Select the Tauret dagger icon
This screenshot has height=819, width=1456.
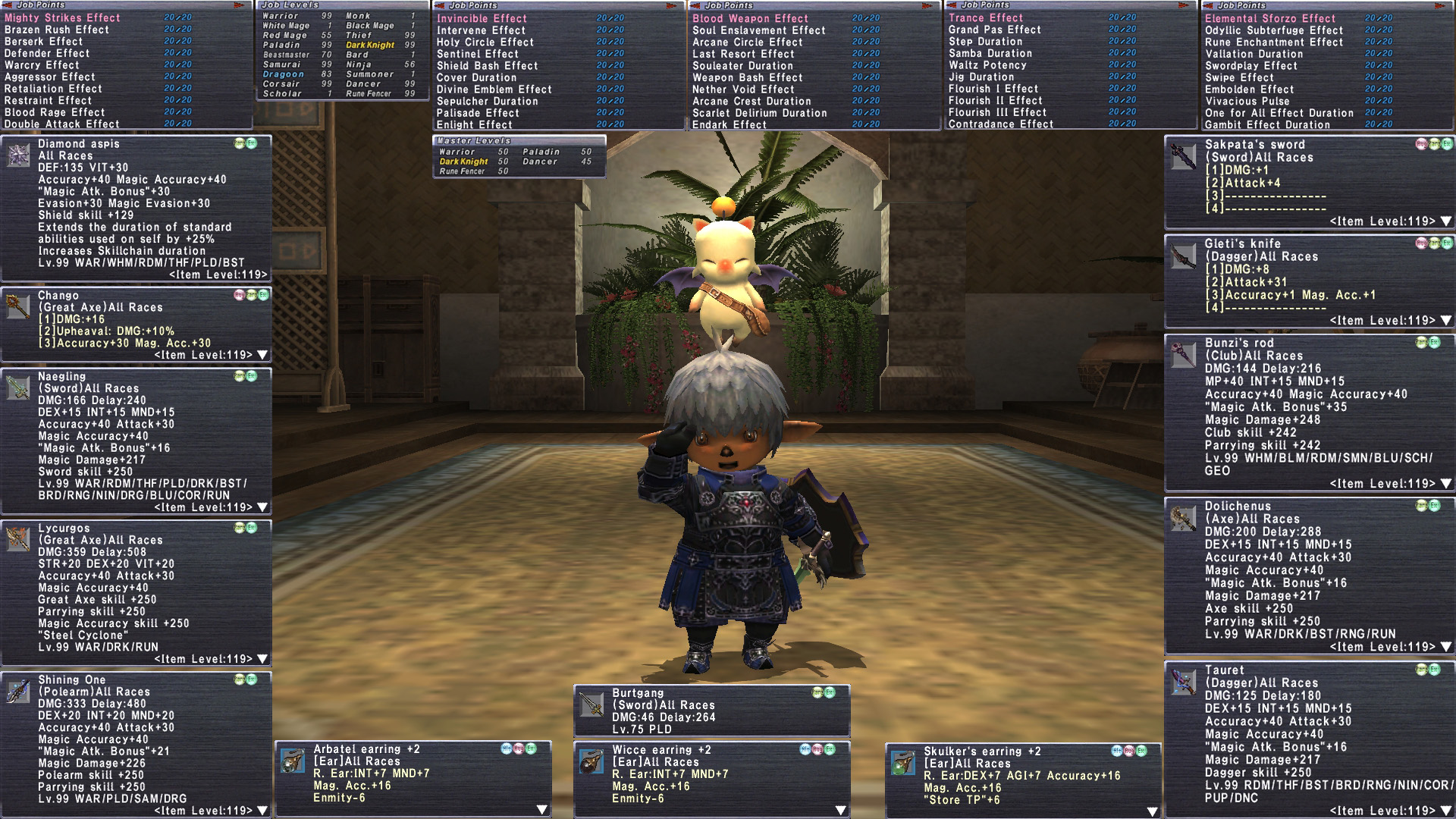tap(1183, 682)
